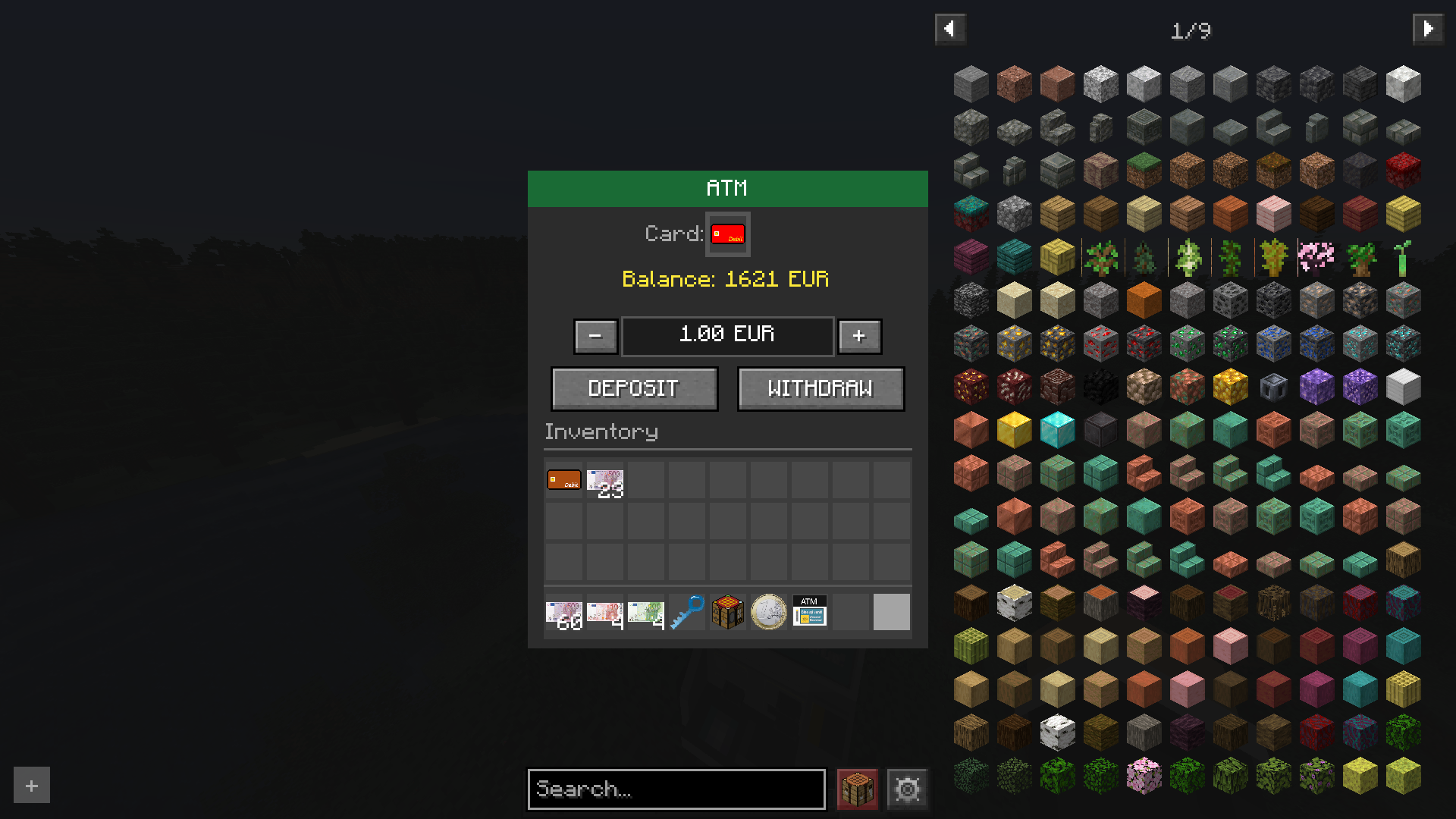The image size is (1456, 819).
Task: Click the ATM title bar
Action: click(x=727, y=188)
